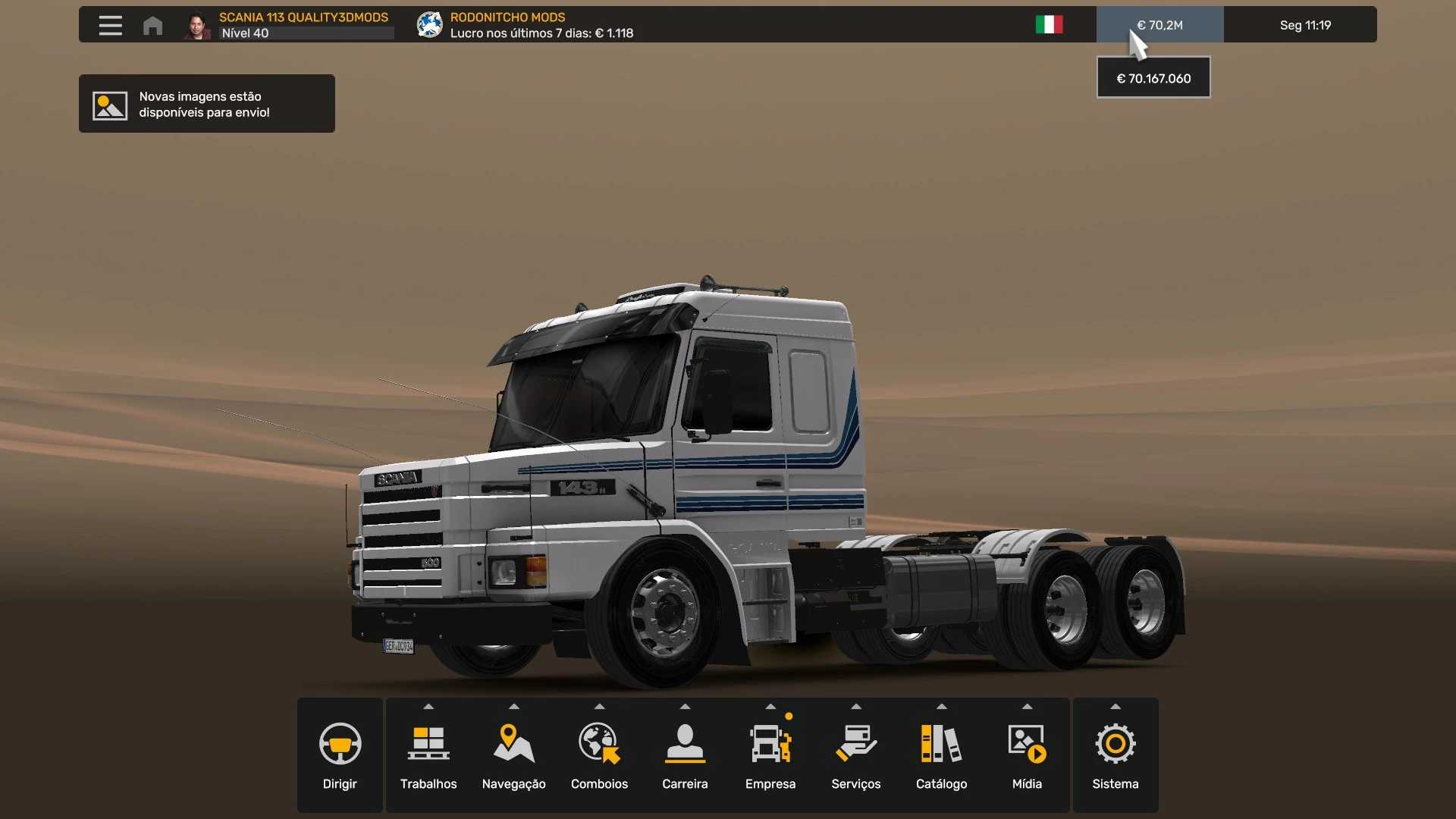The height and width of the screenshot is (819, 1456).
Task: Go to the home screen icon
Action: pos(152,25)
